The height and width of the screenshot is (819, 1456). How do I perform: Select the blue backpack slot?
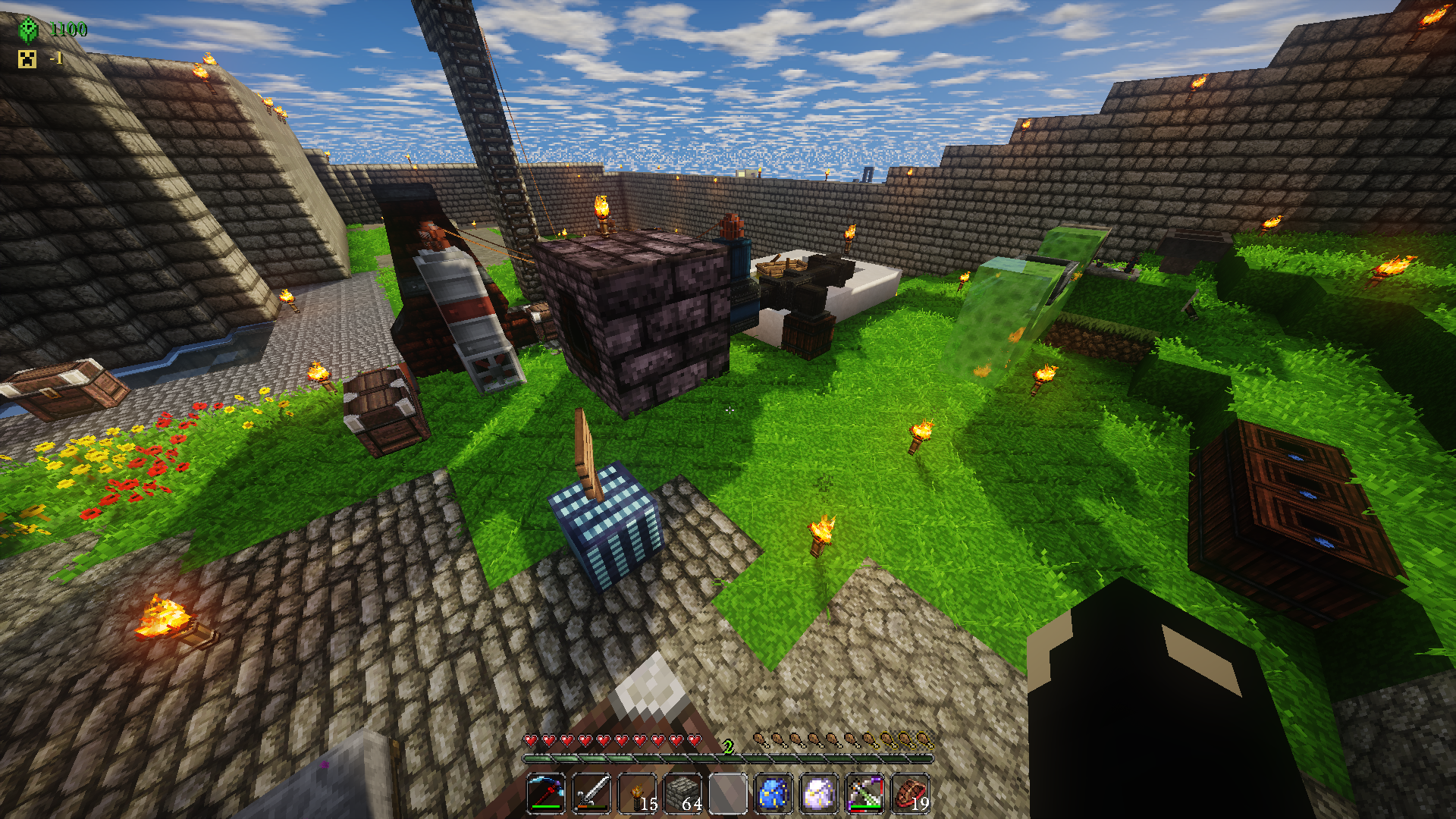point(773,794)
